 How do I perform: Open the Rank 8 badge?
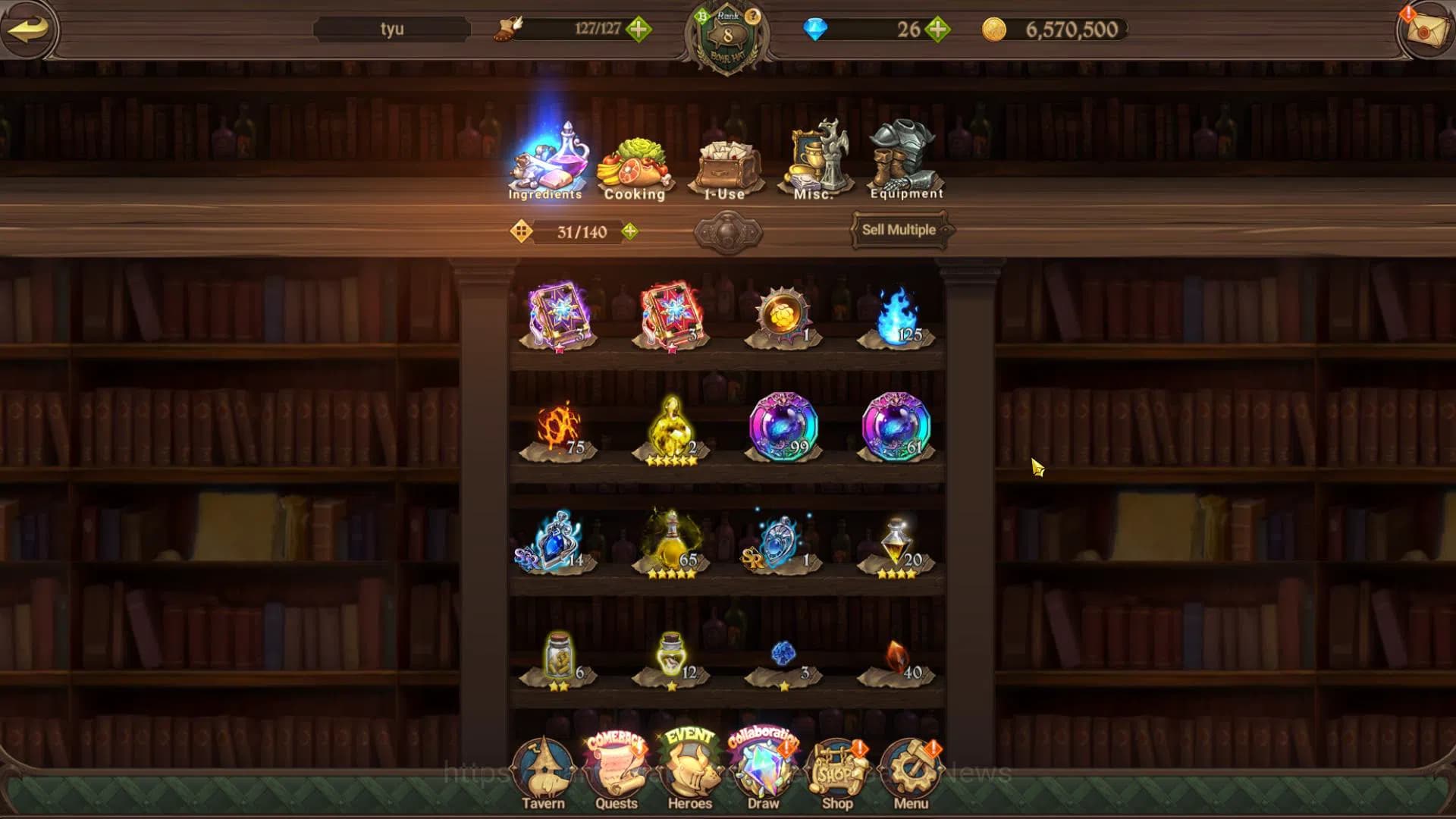[x=727, y=36]
